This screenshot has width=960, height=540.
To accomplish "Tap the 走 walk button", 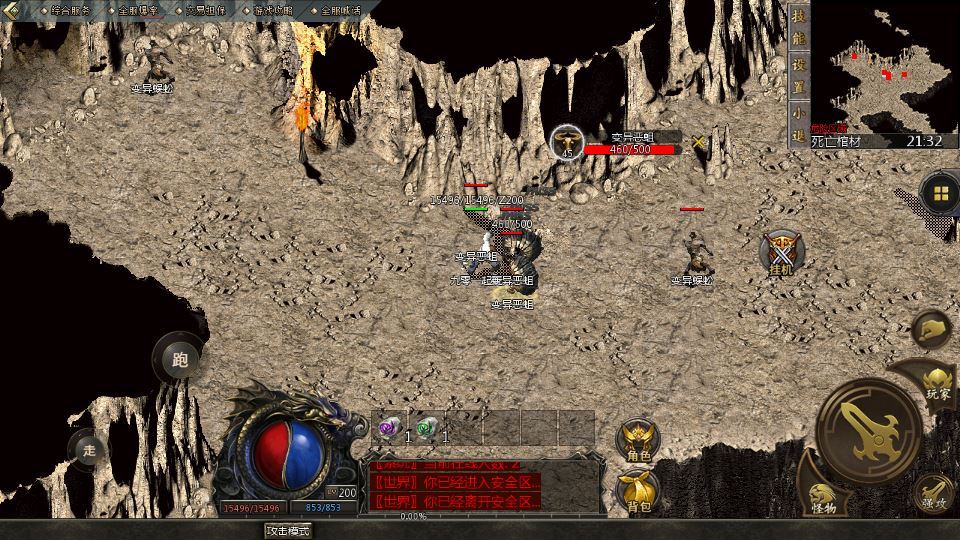I will (89, 450).
